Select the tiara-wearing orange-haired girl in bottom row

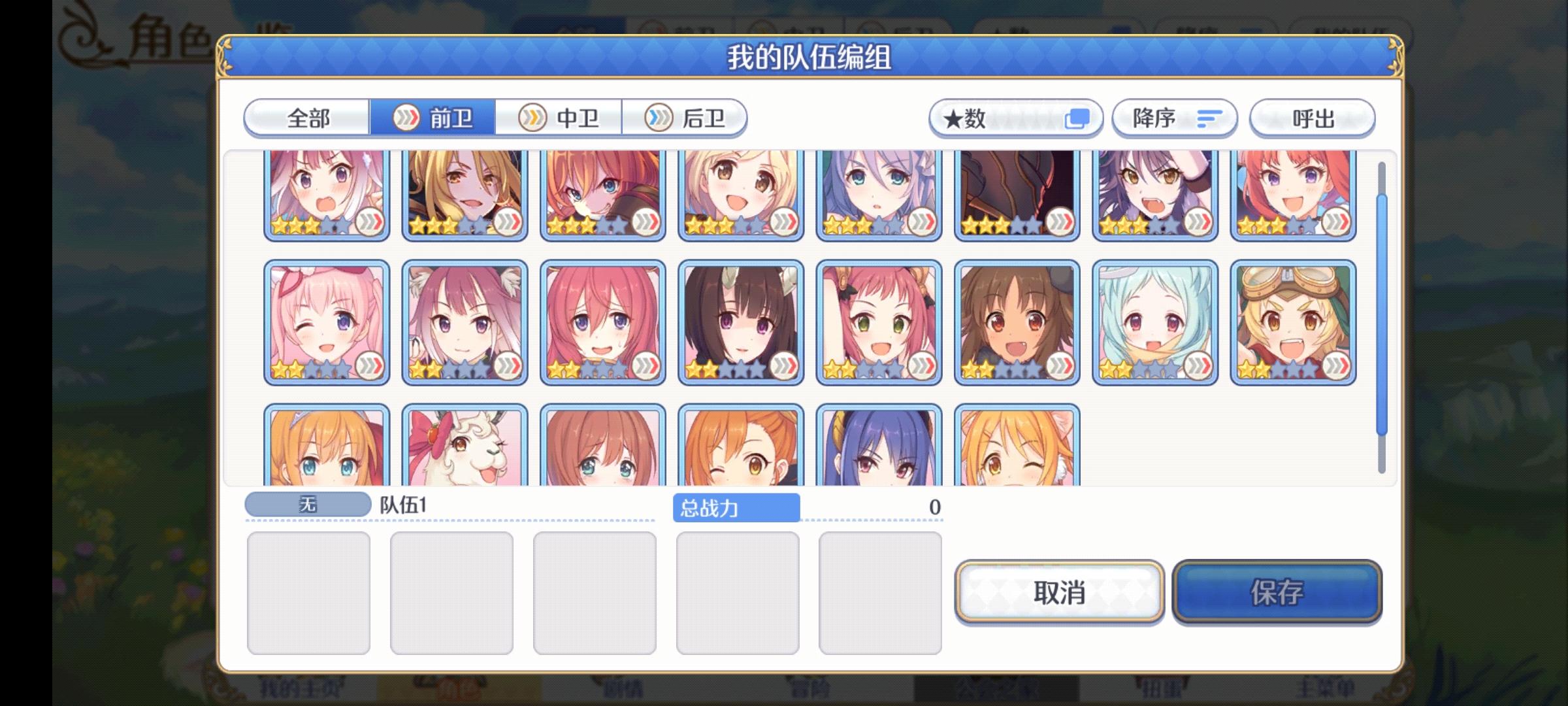coord(327,451)
